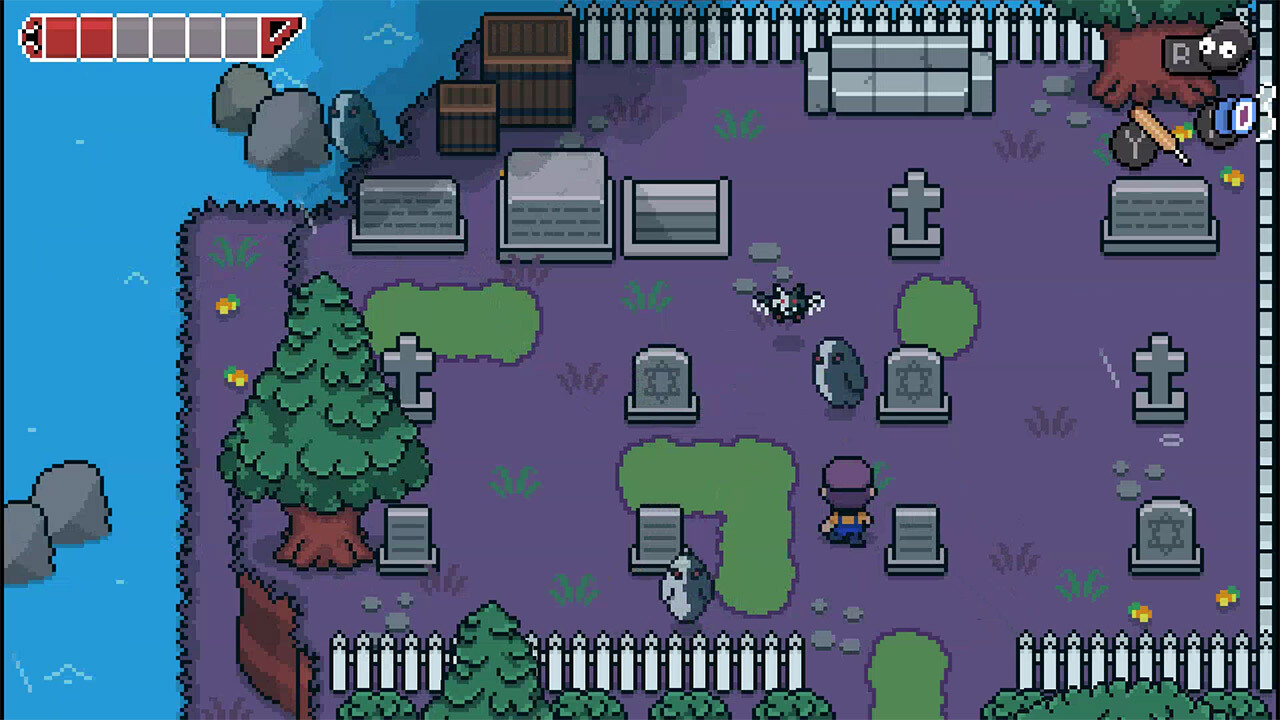Select the googly-eyed companion icon
This screenshot has height=720, width=1280.
[1223, 46]
